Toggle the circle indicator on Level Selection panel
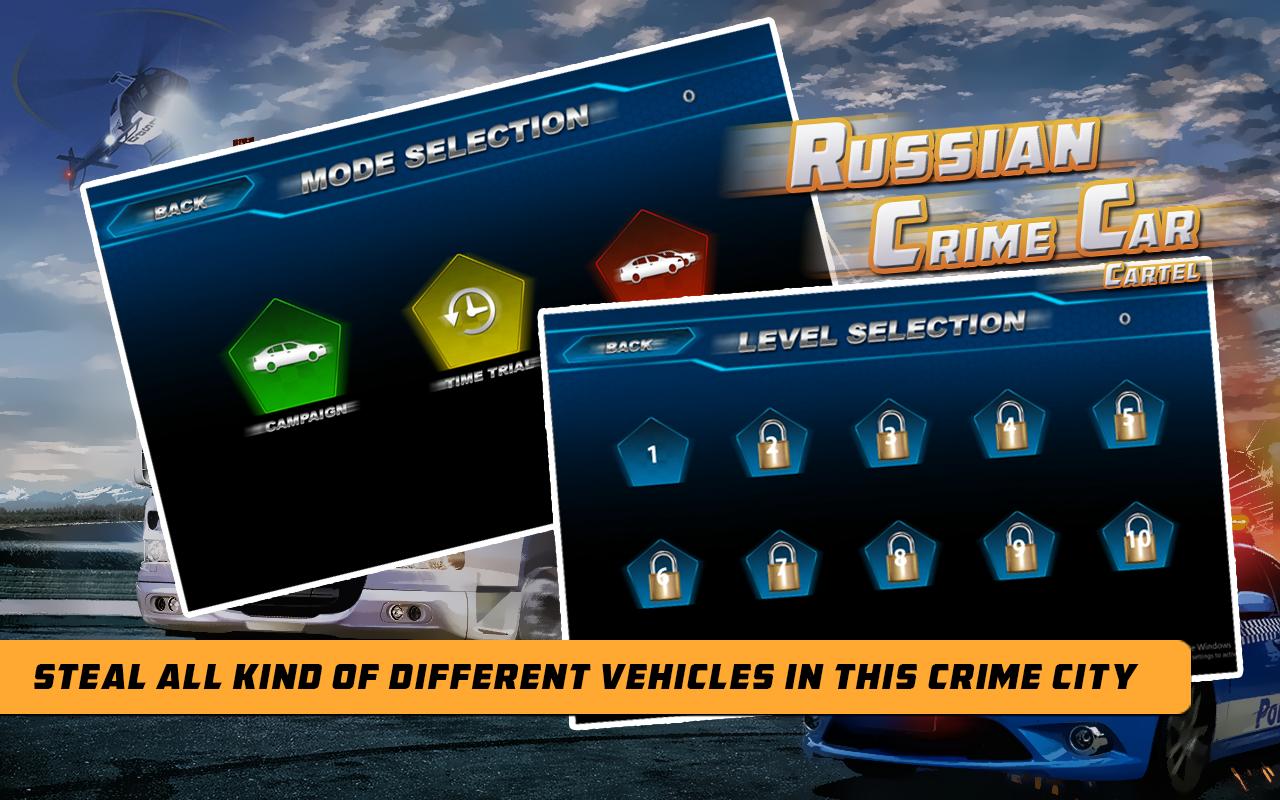 coord(1124,318)
